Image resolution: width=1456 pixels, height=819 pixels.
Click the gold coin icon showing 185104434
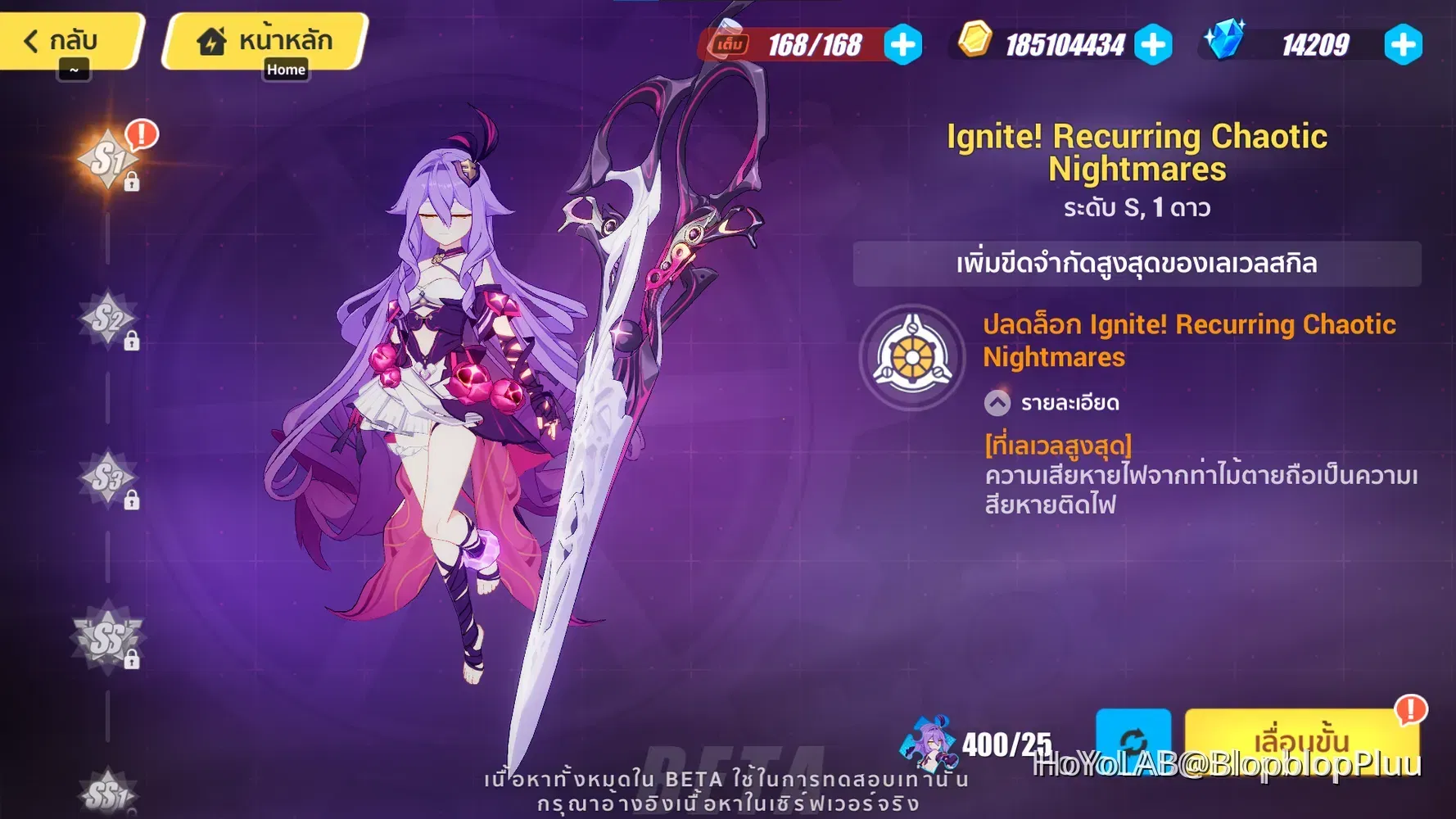(976, 45)
